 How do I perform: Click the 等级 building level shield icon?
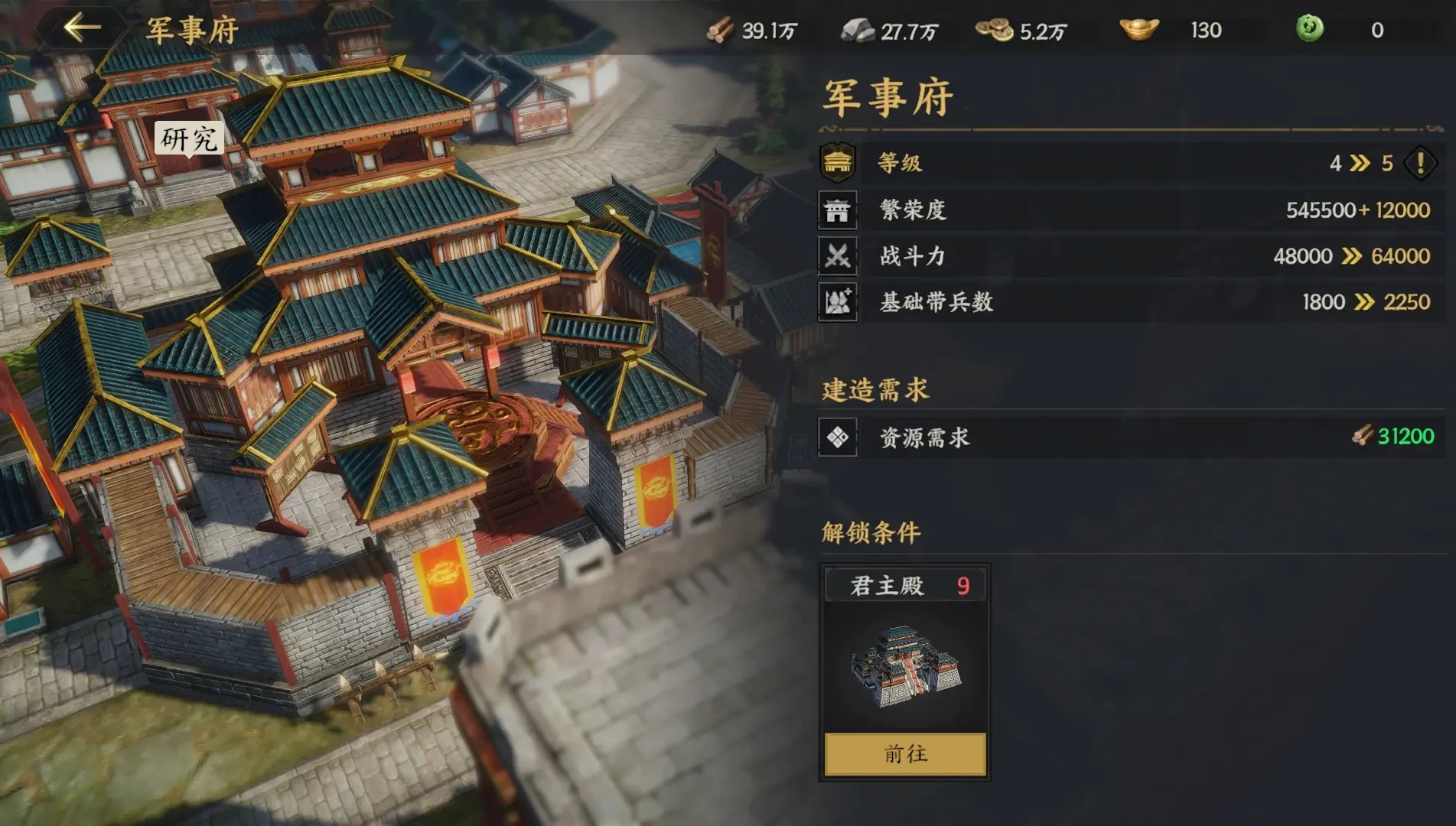[838, 163]
